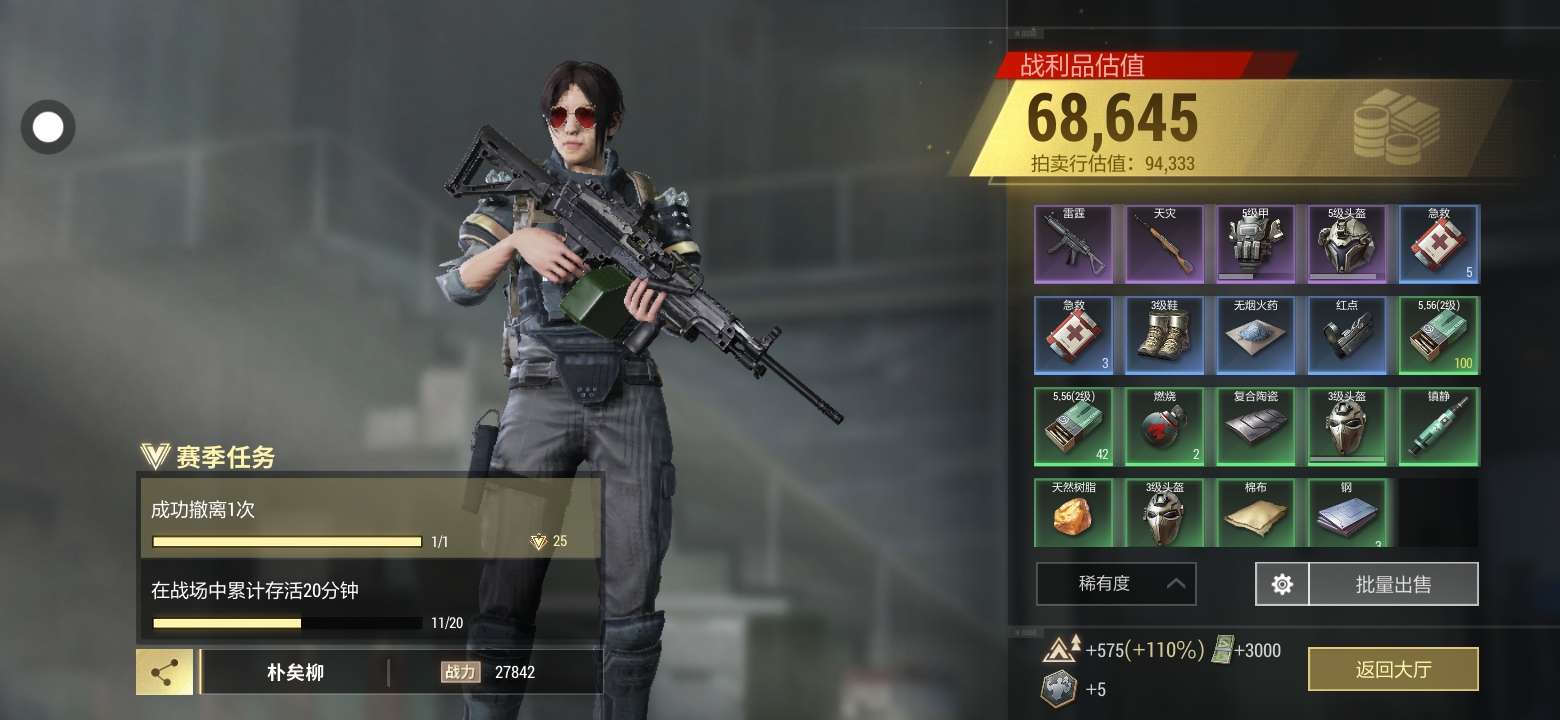The height and width of the screenshot is (720, 1560).
Task: Select the 雷霆 gun slot
Action: coord(1073,244)
